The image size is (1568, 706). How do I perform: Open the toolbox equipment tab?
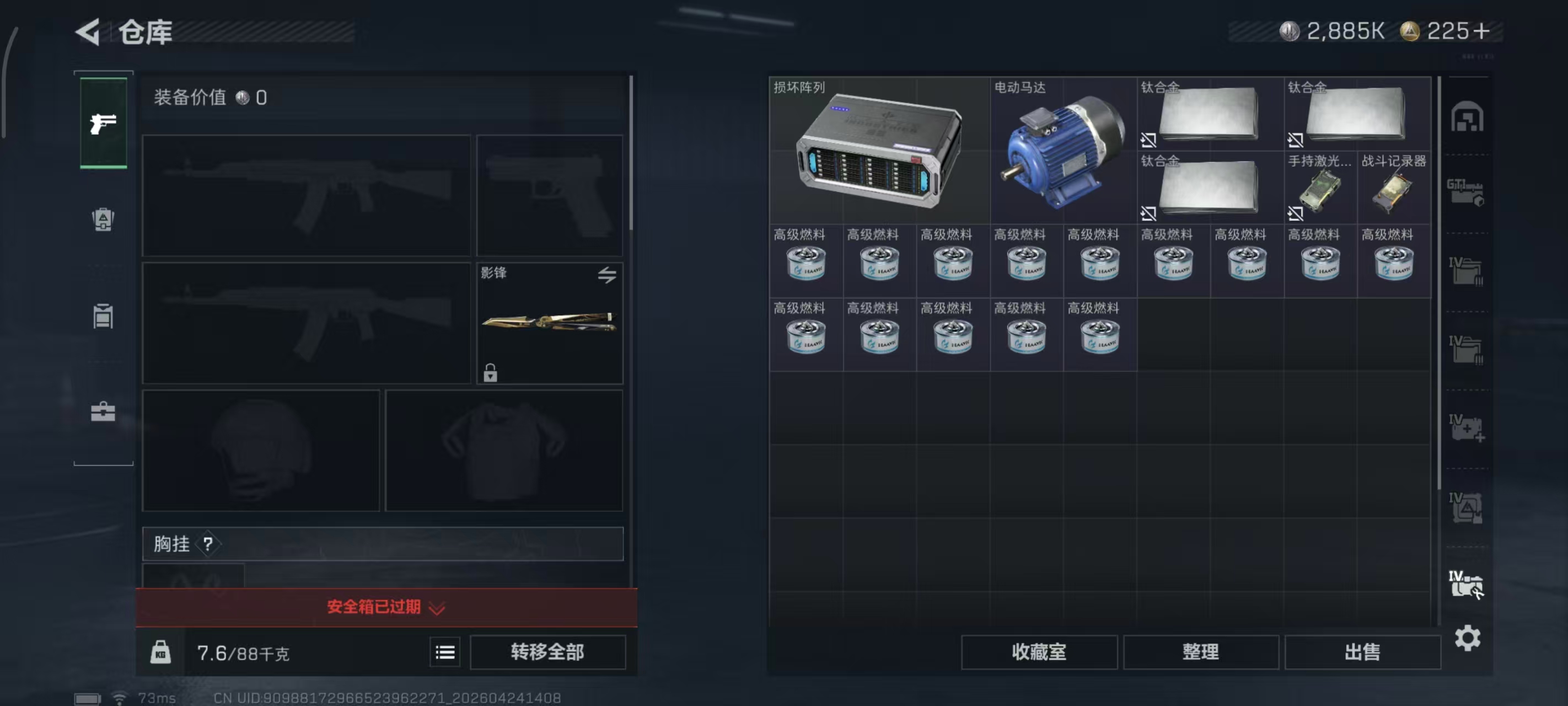click(104, 413)
